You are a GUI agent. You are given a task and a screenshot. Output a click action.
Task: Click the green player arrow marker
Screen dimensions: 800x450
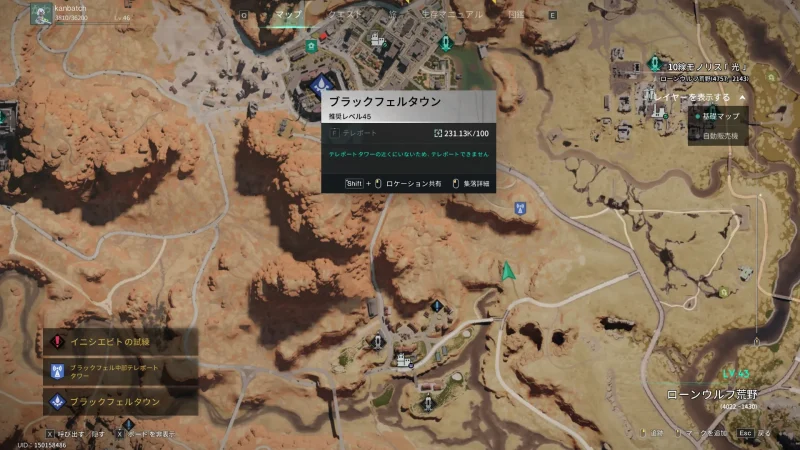pos(508,271)
